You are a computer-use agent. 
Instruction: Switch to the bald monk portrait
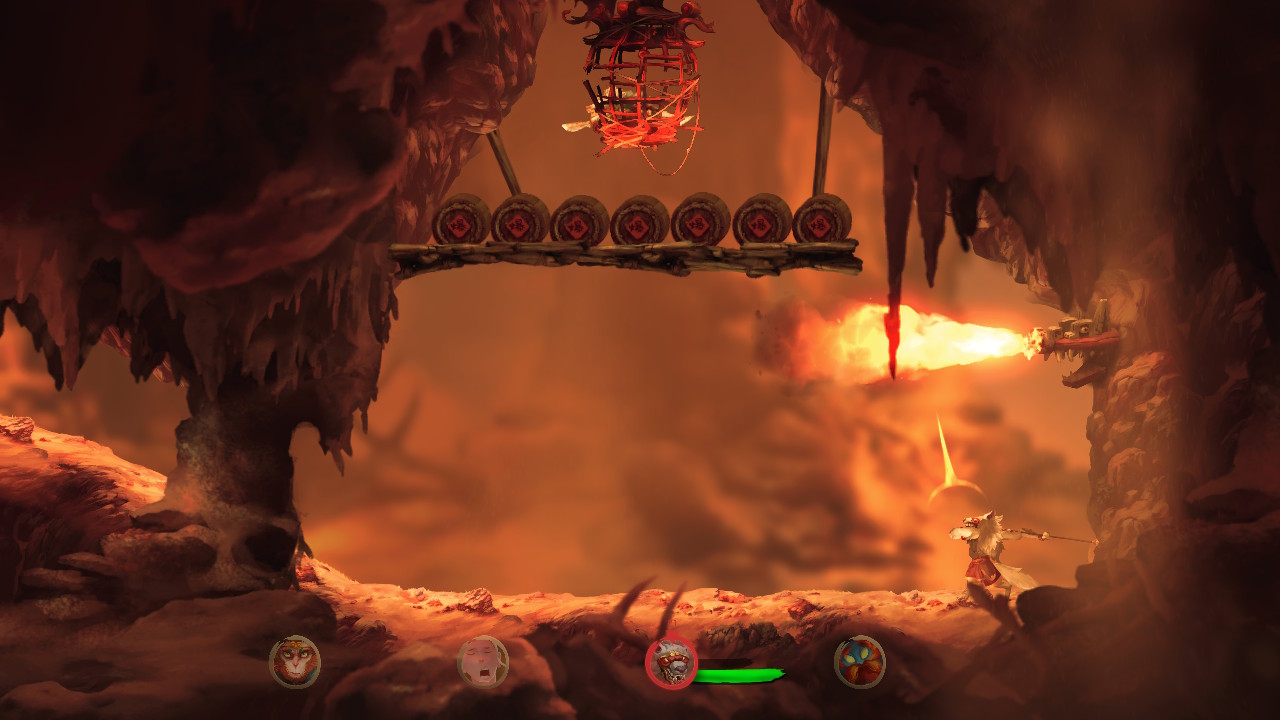point(483,662)
